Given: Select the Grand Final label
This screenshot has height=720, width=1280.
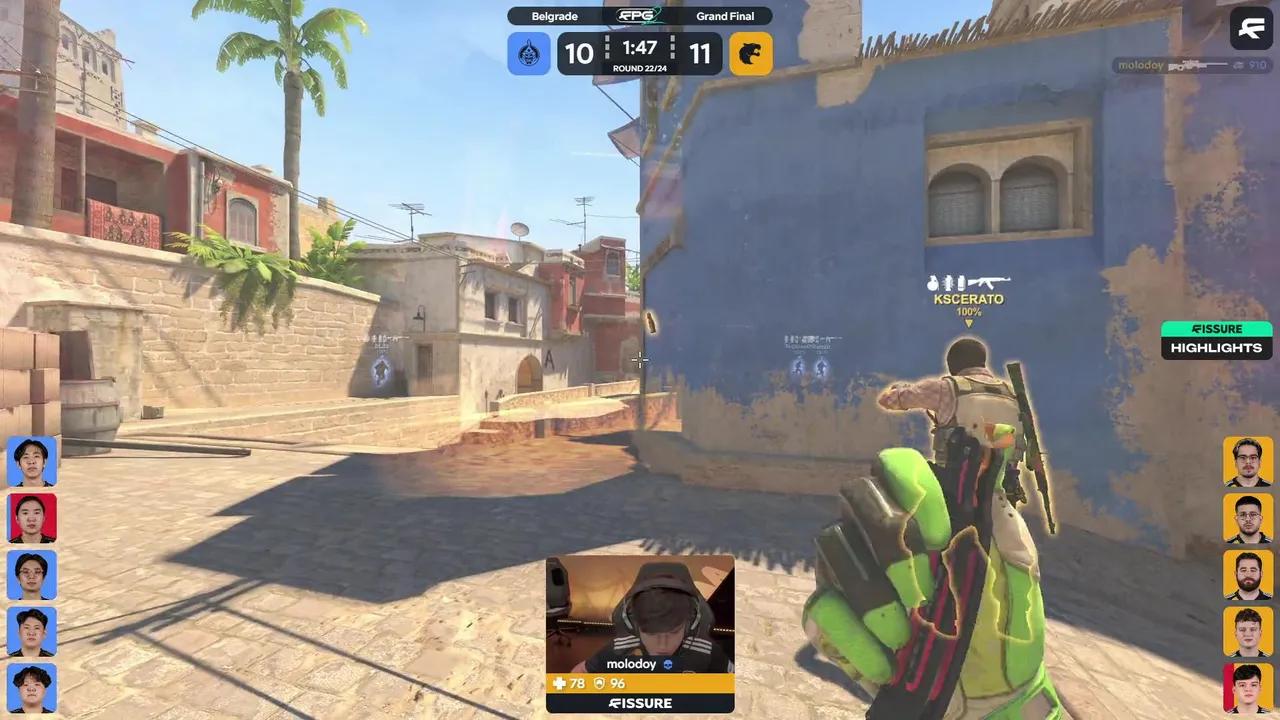Looking at the screenshot, I should pyautogui.click(x=725, y=15).
